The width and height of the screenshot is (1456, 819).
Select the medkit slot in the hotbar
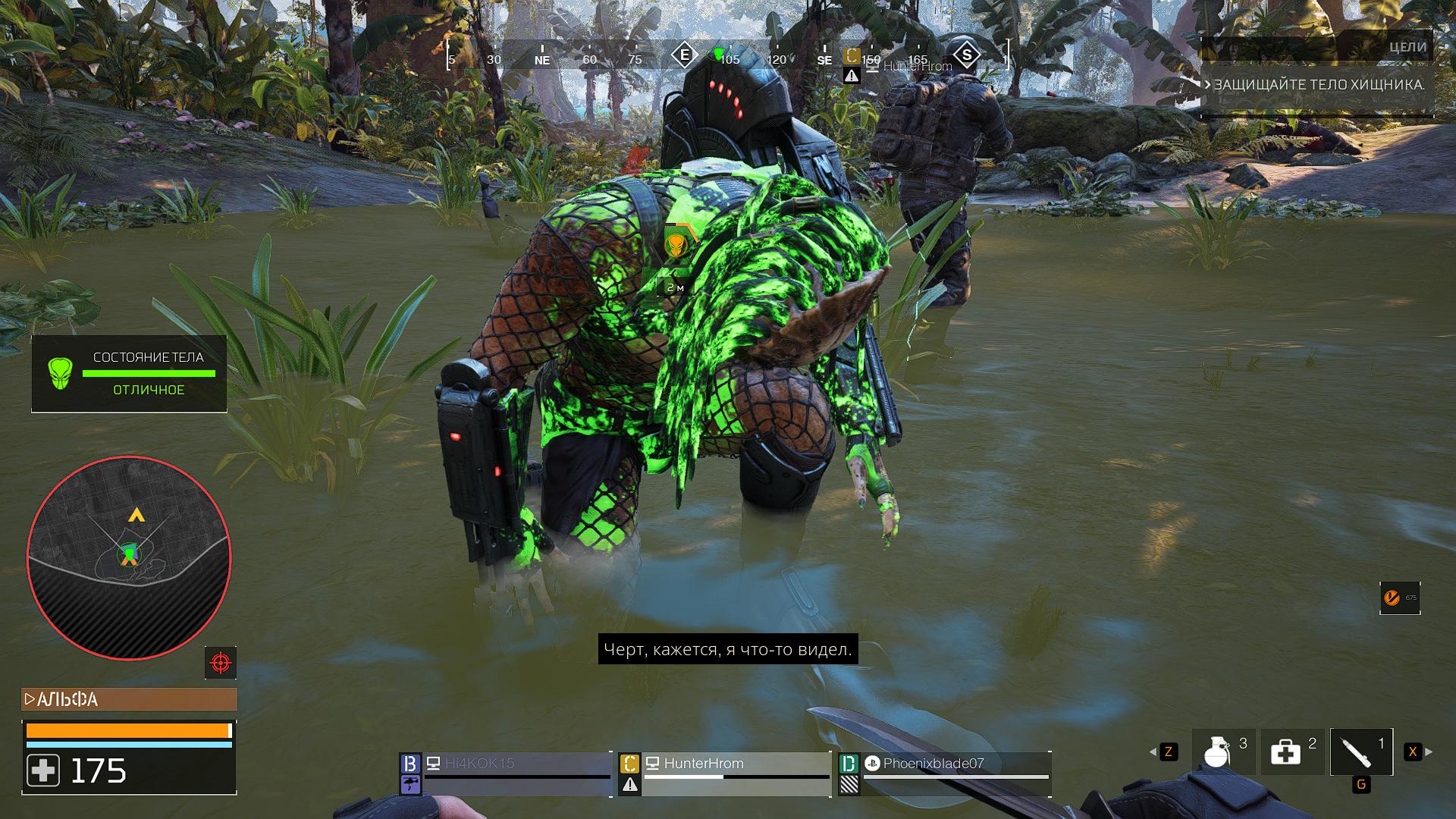point(1292,752)
